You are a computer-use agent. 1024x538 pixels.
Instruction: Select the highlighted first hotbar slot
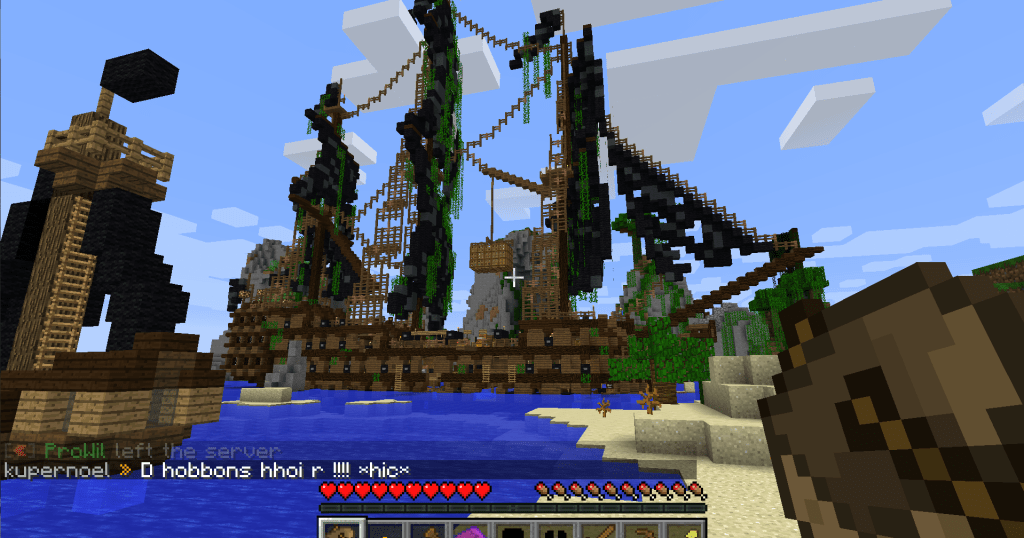tap(340, 530)
